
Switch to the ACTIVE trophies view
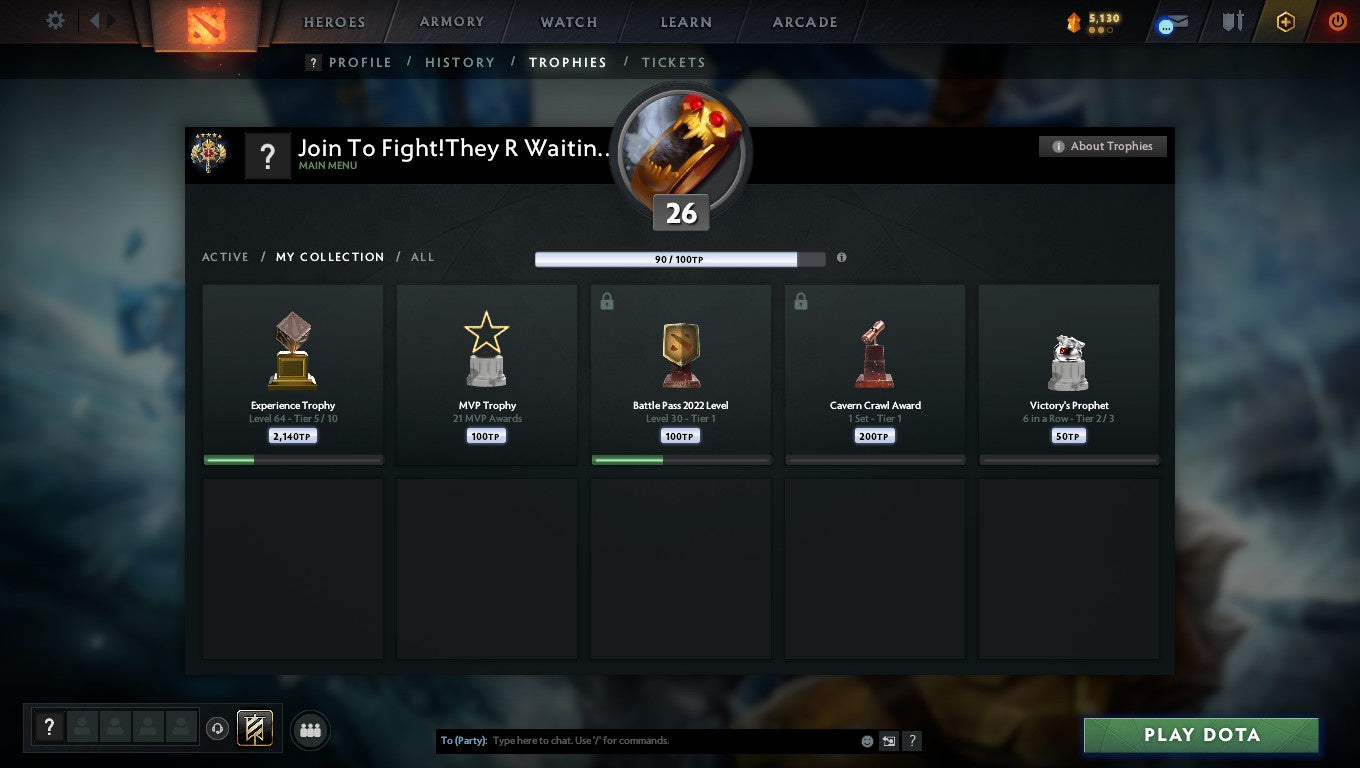point(225,257)
